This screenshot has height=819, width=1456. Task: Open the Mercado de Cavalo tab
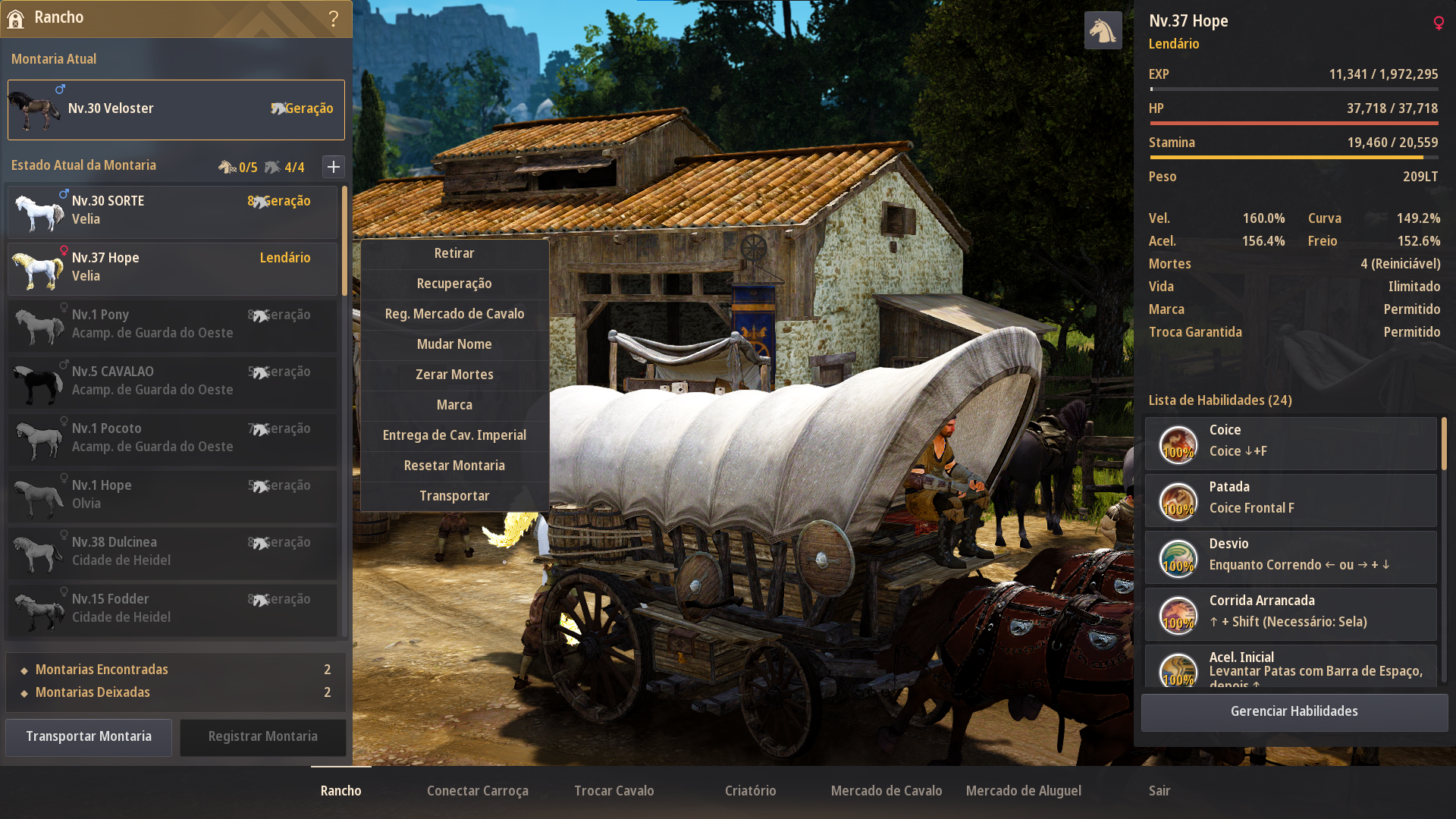[x=886, y=791]
